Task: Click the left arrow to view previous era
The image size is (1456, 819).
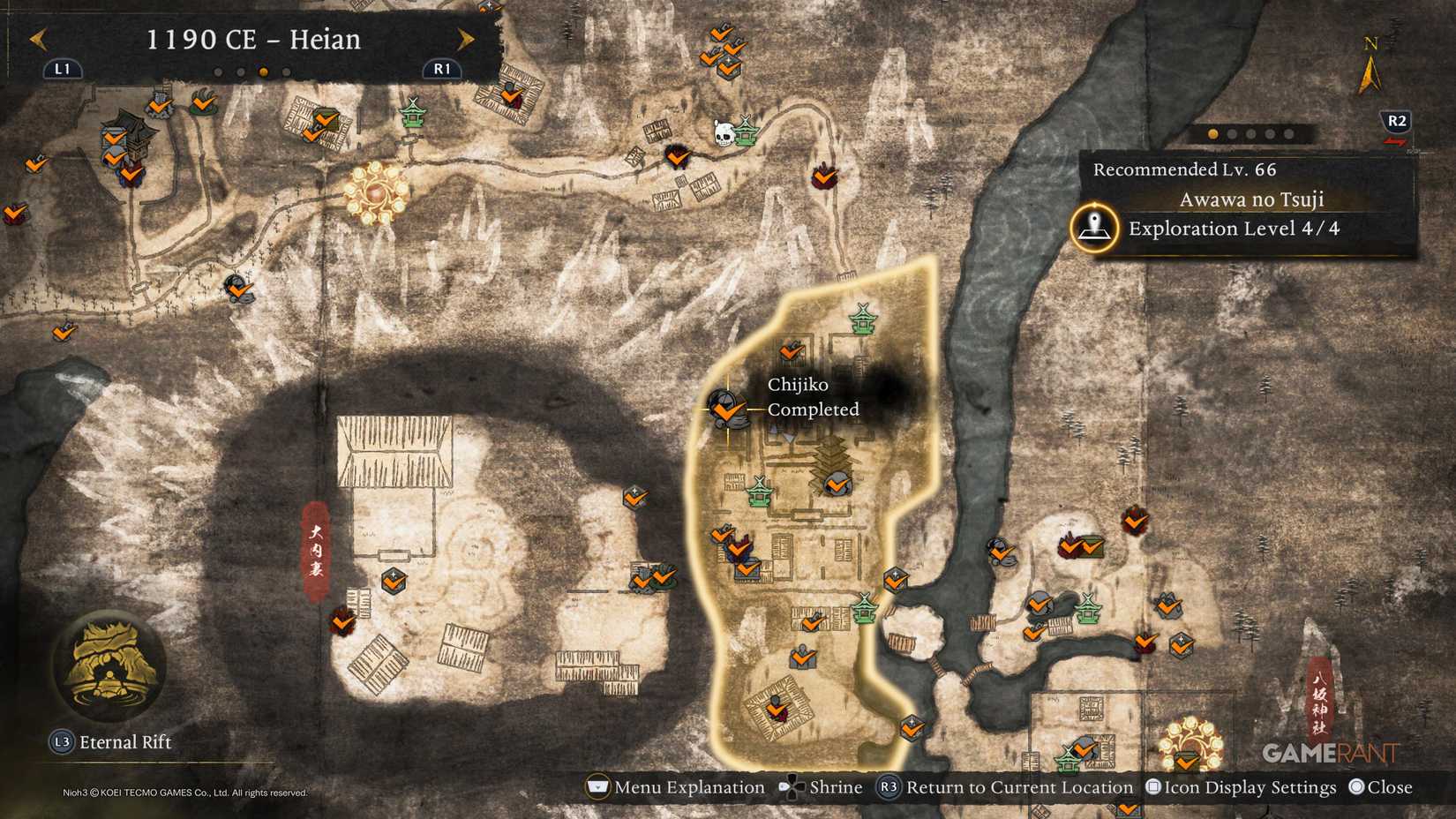Action: coord(37,39)
